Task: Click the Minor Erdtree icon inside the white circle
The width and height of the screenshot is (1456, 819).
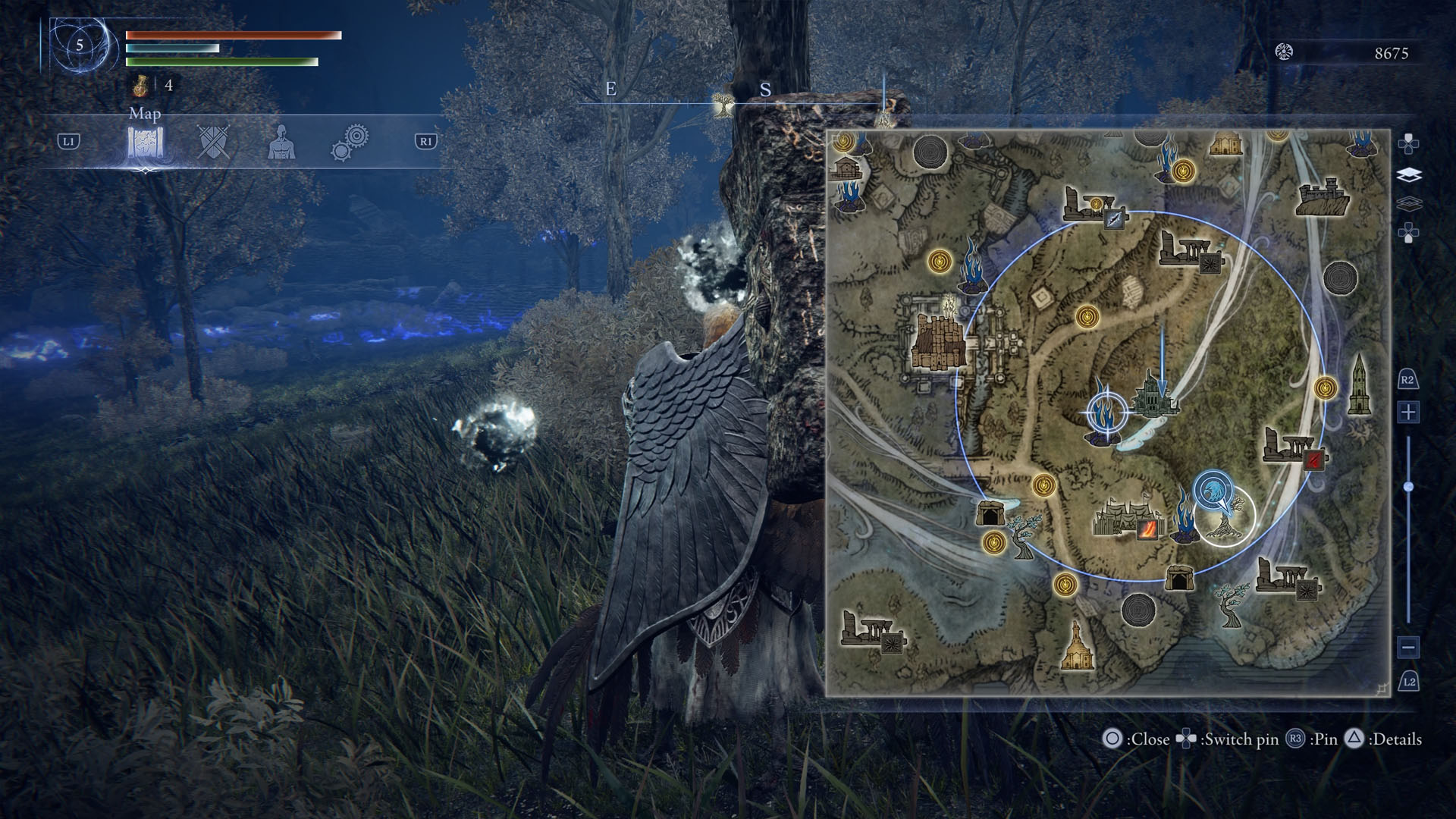Action: (x=1223, y=526)
